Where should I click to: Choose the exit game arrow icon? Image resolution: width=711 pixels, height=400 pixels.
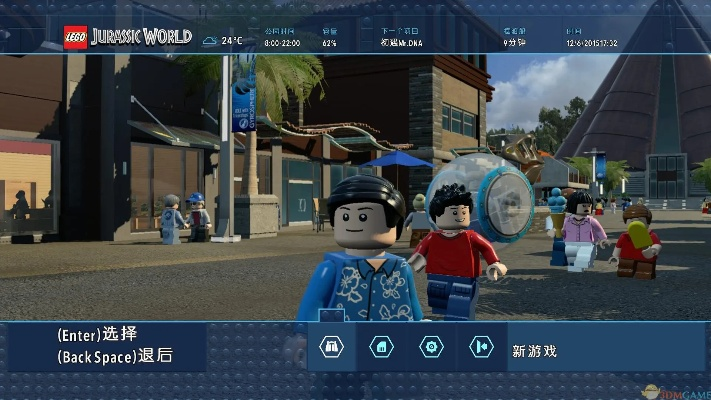tap(481, 347)
